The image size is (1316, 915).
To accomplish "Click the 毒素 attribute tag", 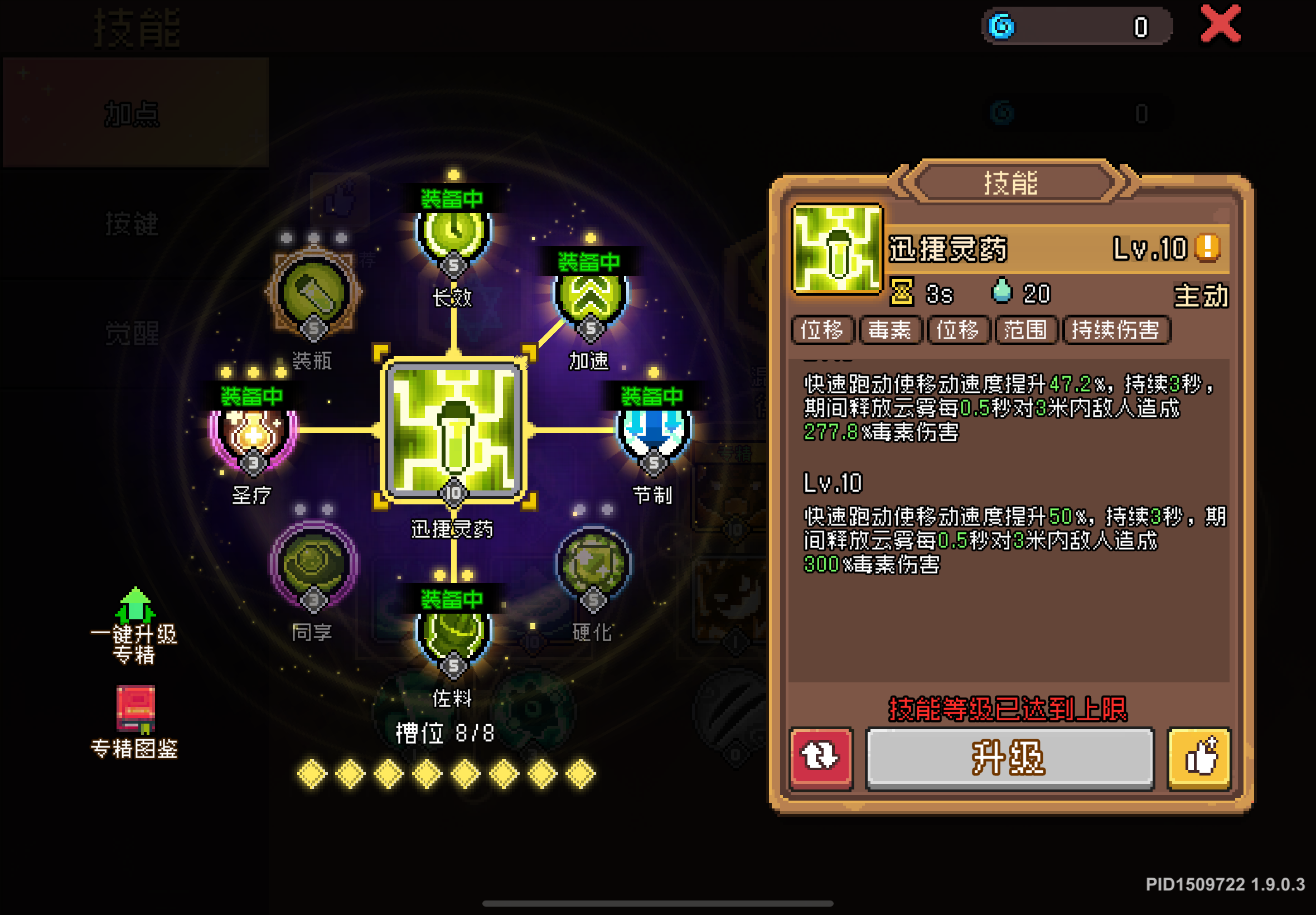I will coord(890,331).
